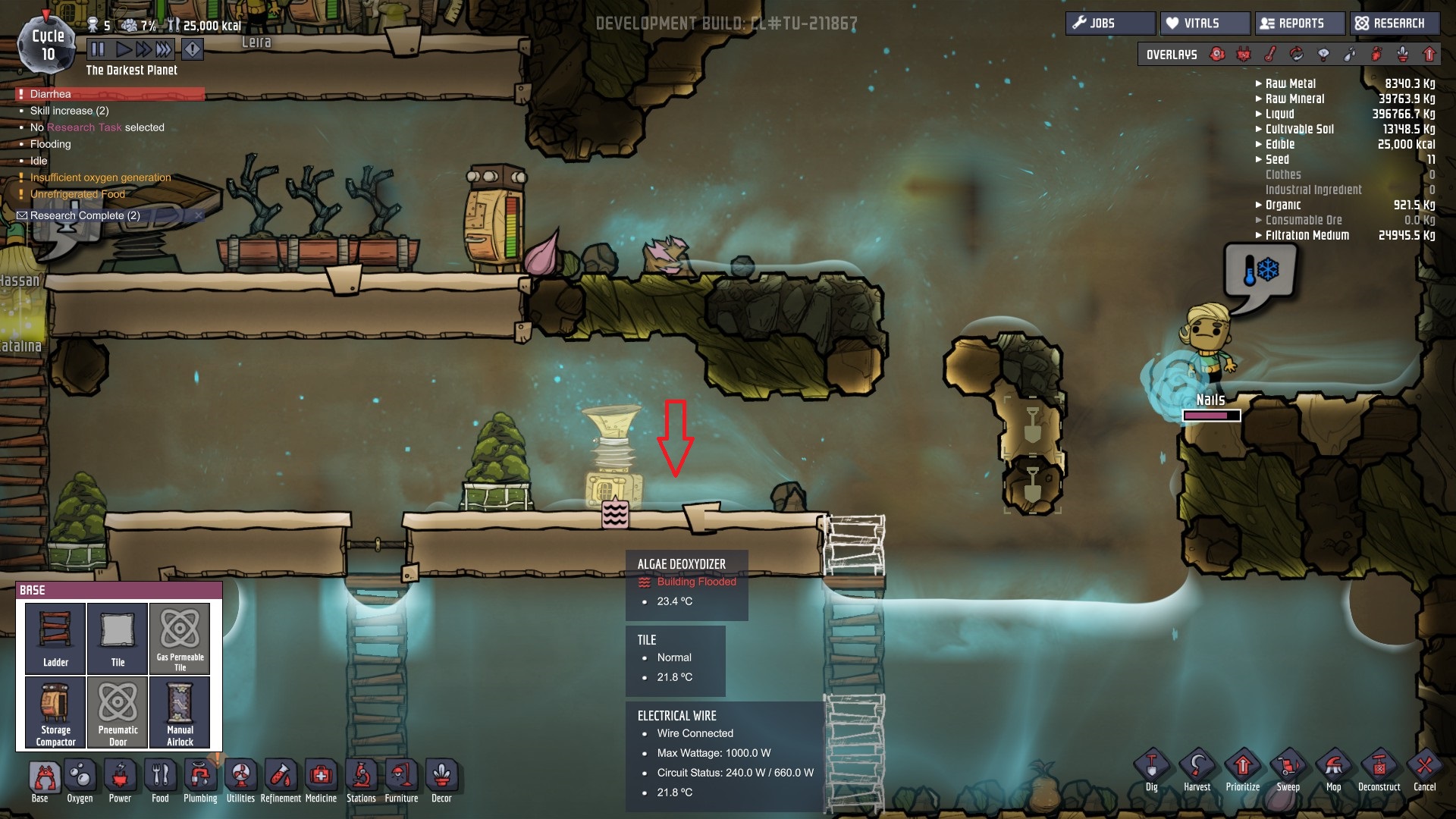Show the Reports screen
Viewport: 1456px width, 819px height.
[1300, 24]
